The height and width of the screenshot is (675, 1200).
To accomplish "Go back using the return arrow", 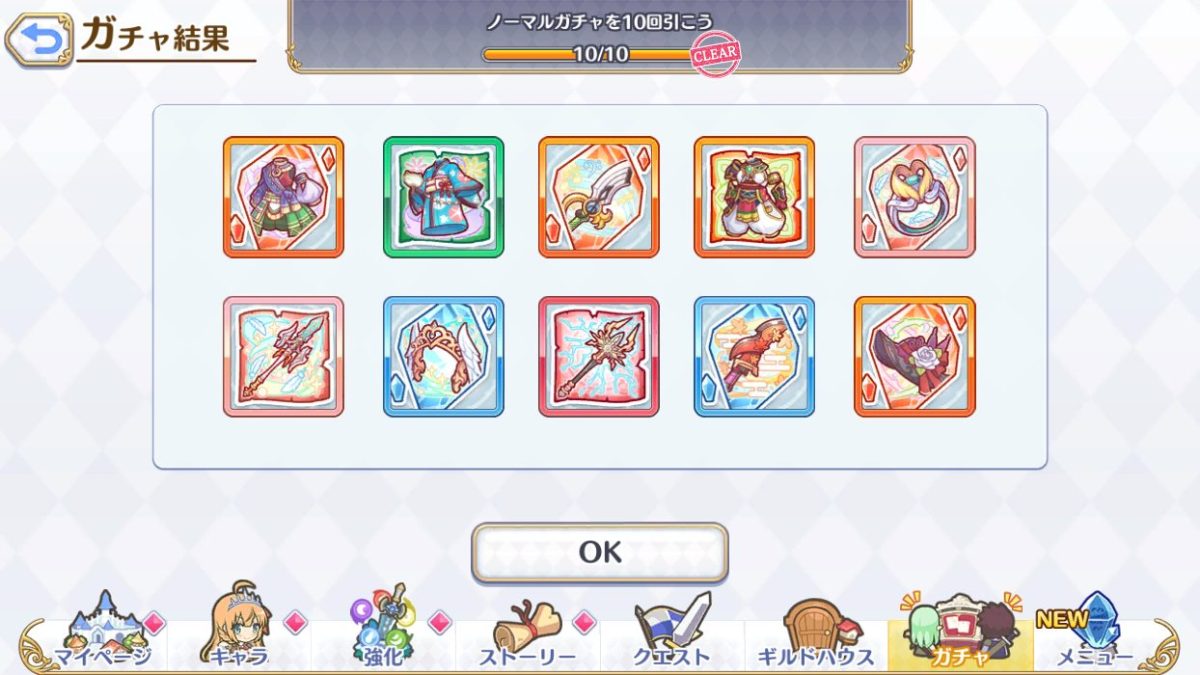I will click(x=38, y=39).
